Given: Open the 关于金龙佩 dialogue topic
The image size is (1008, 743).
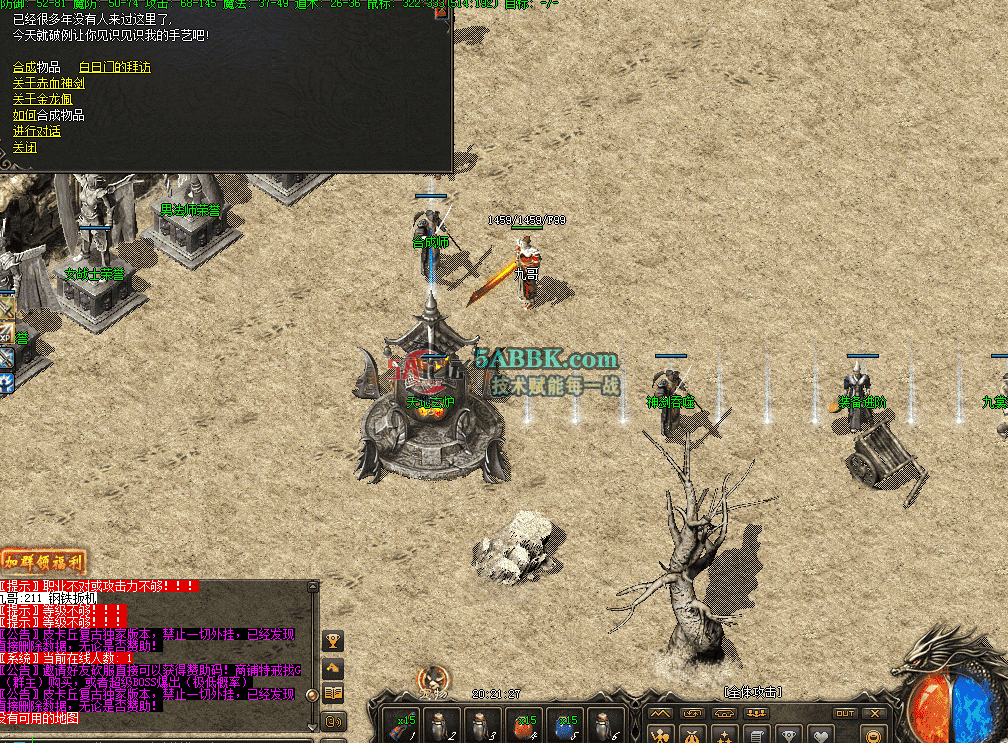Looking at the screenshot, I should tap(42, 99).
